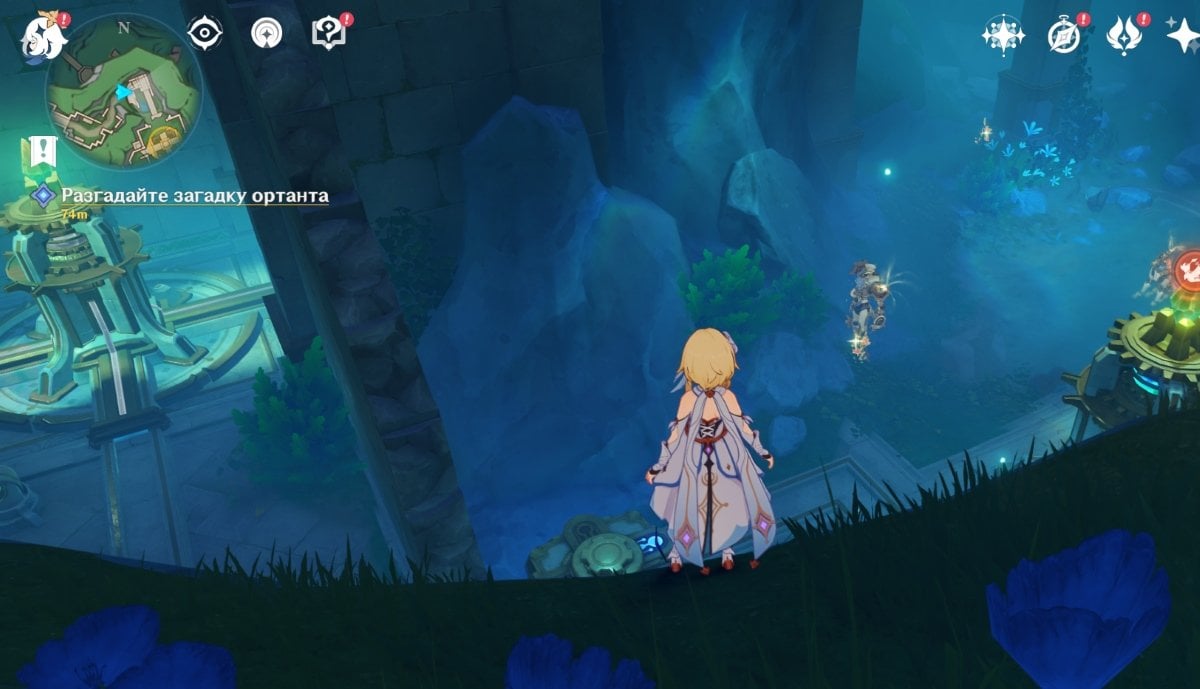1200x689 pixels.
Task: Open the question-mark tutorial book icon
Action: [x=328, y=33]
